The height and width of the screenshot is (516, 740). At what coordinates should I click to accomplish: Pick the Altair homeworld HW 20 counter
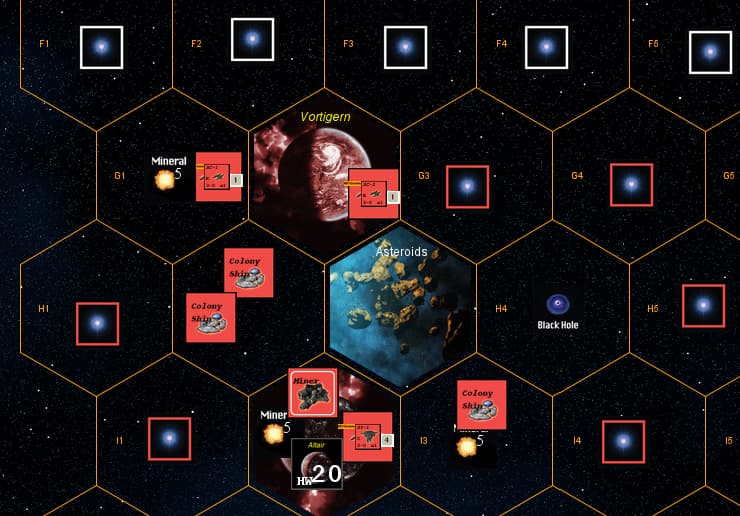[317, 464]
